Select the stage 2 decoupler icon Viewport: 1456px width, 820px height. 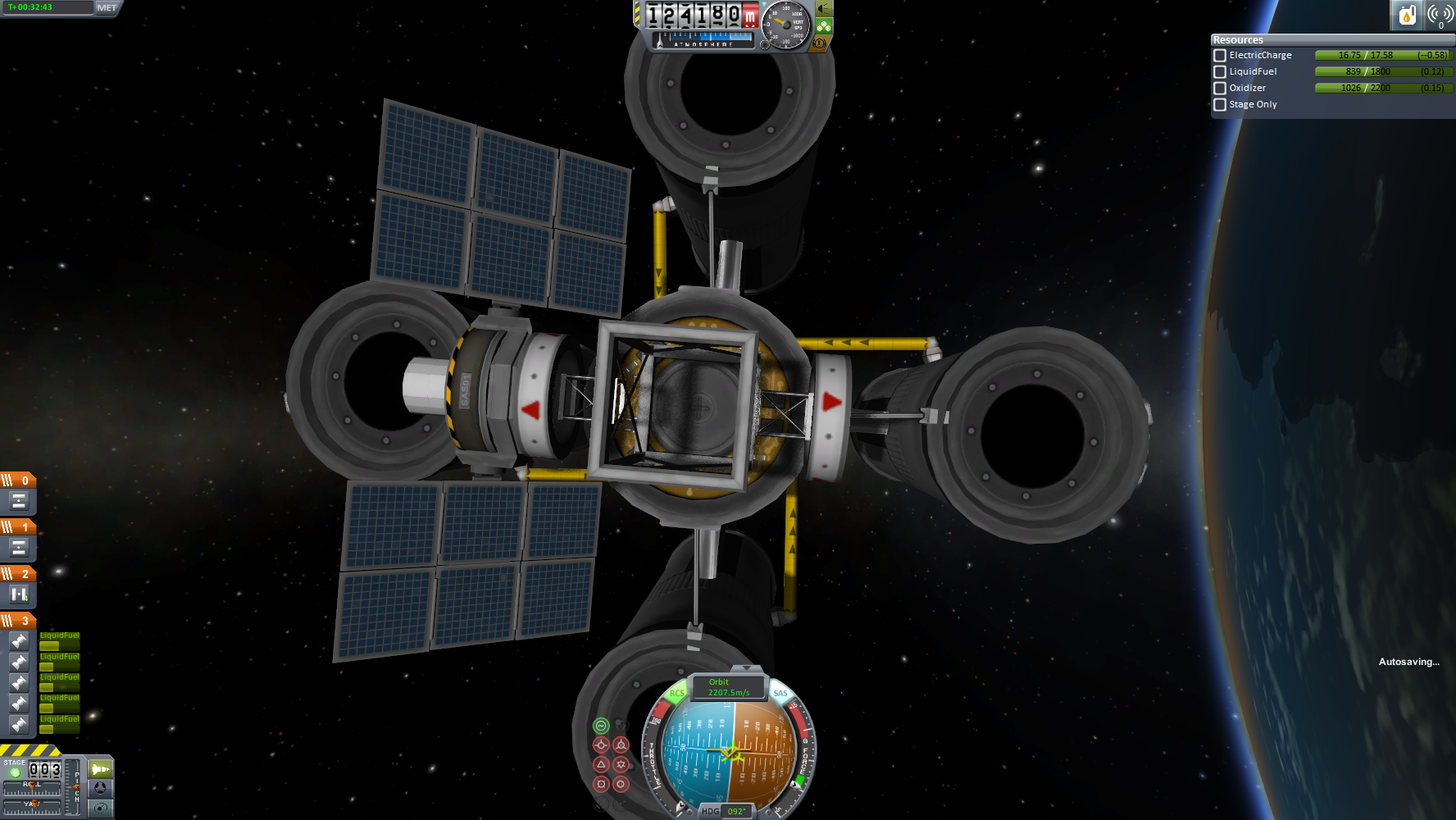(x=19, y=594)
